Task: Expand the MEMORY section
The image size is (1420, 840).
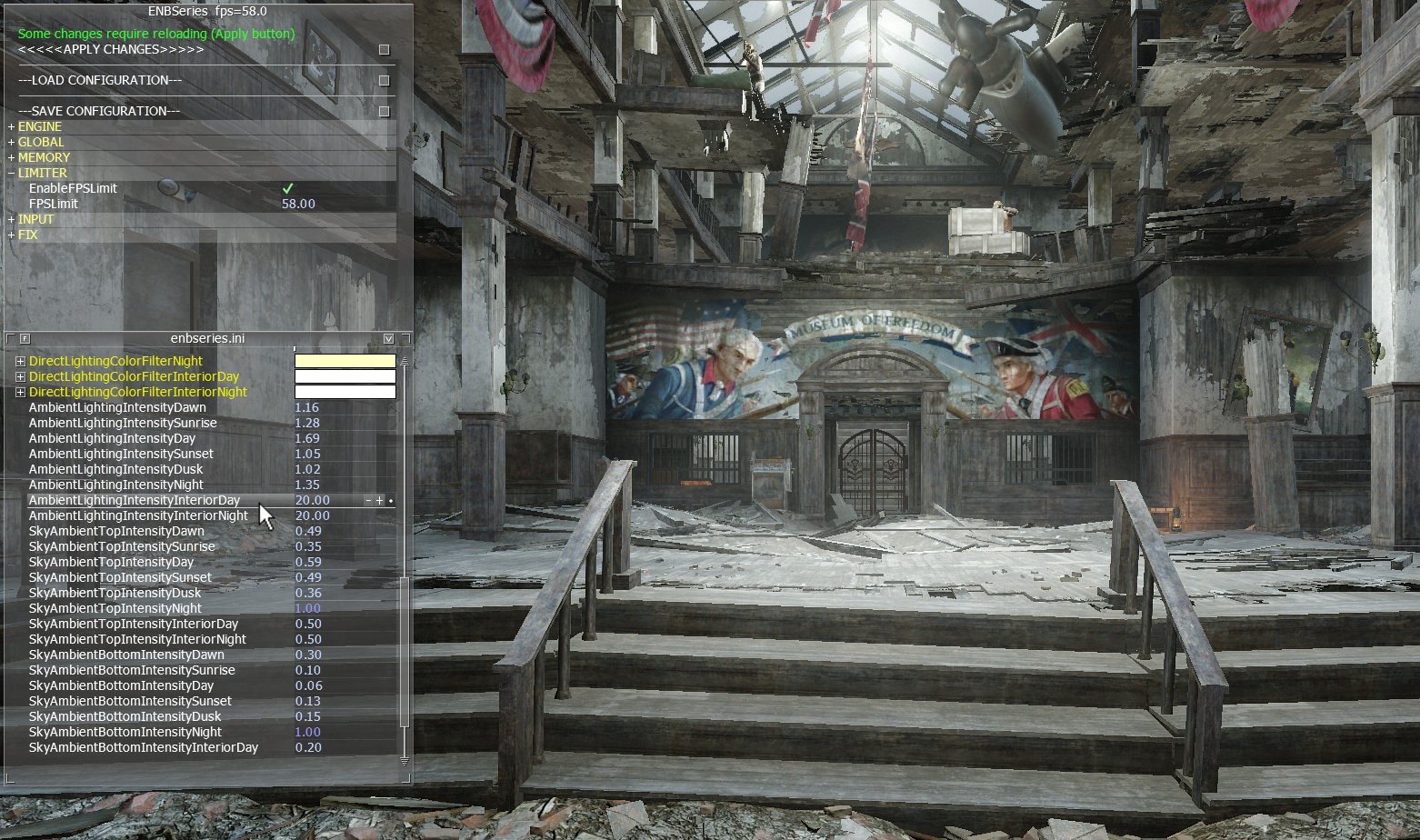Action: click(x=12, y=158)
